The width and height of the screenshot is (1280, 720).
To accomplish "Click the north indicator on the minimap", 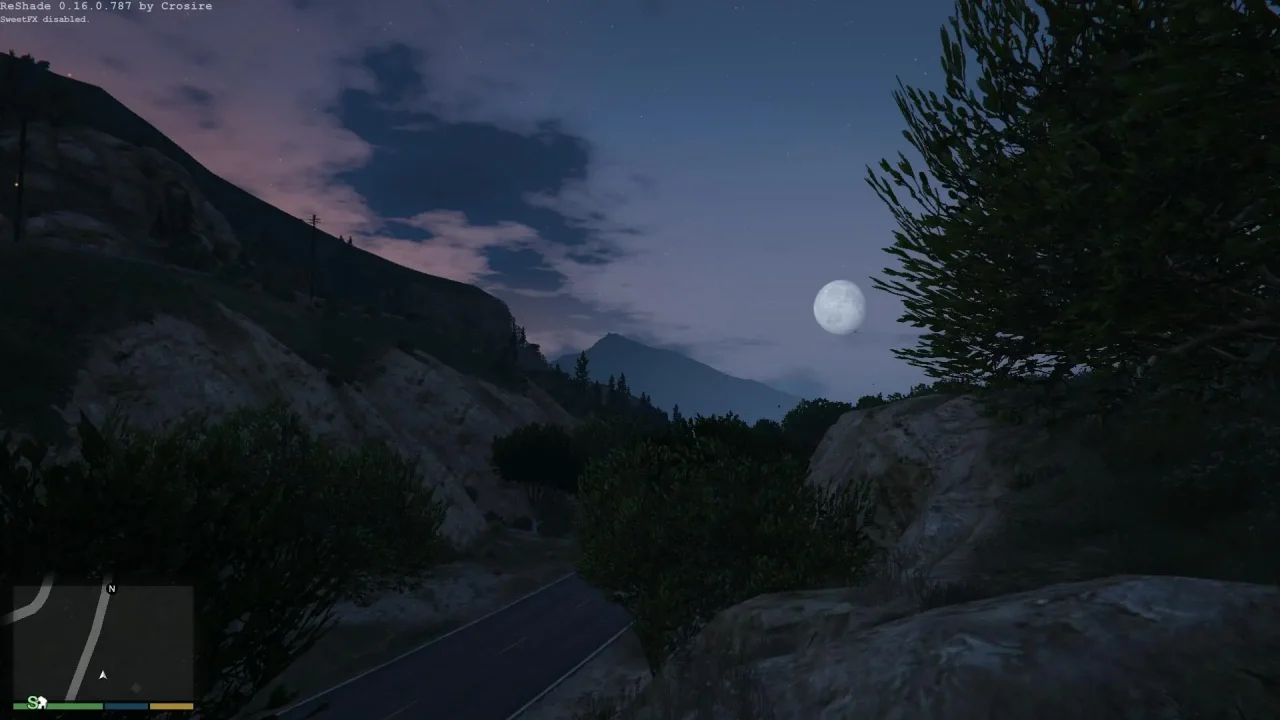I will click(x=112, y=588).
